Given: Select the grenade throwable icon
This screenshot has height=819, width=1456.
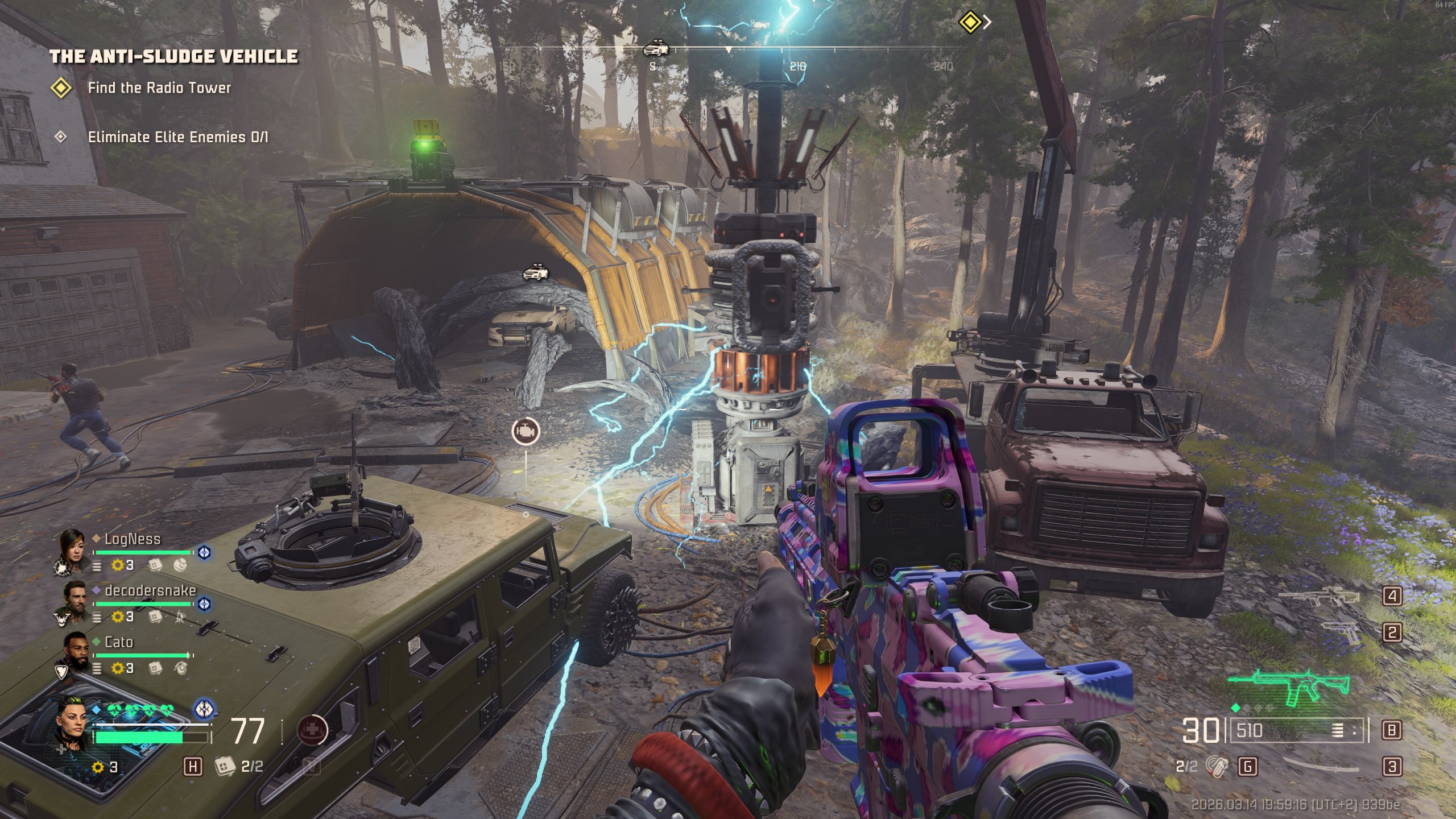Looking at the screenshot, I should [x=1215, y=766].
